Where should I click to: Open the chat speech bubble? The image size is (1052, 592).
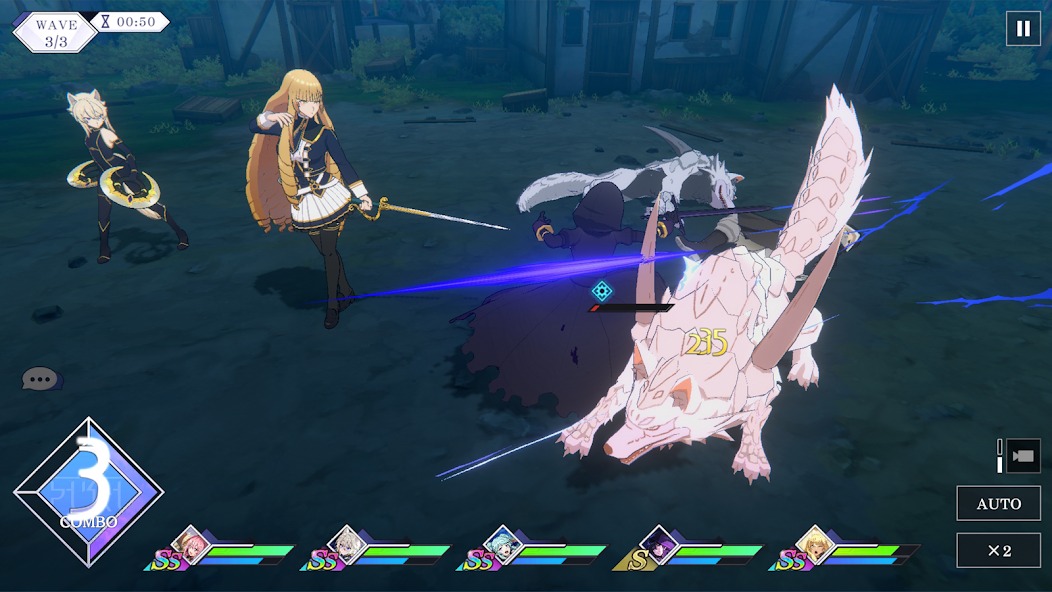(x=40, y=379)
